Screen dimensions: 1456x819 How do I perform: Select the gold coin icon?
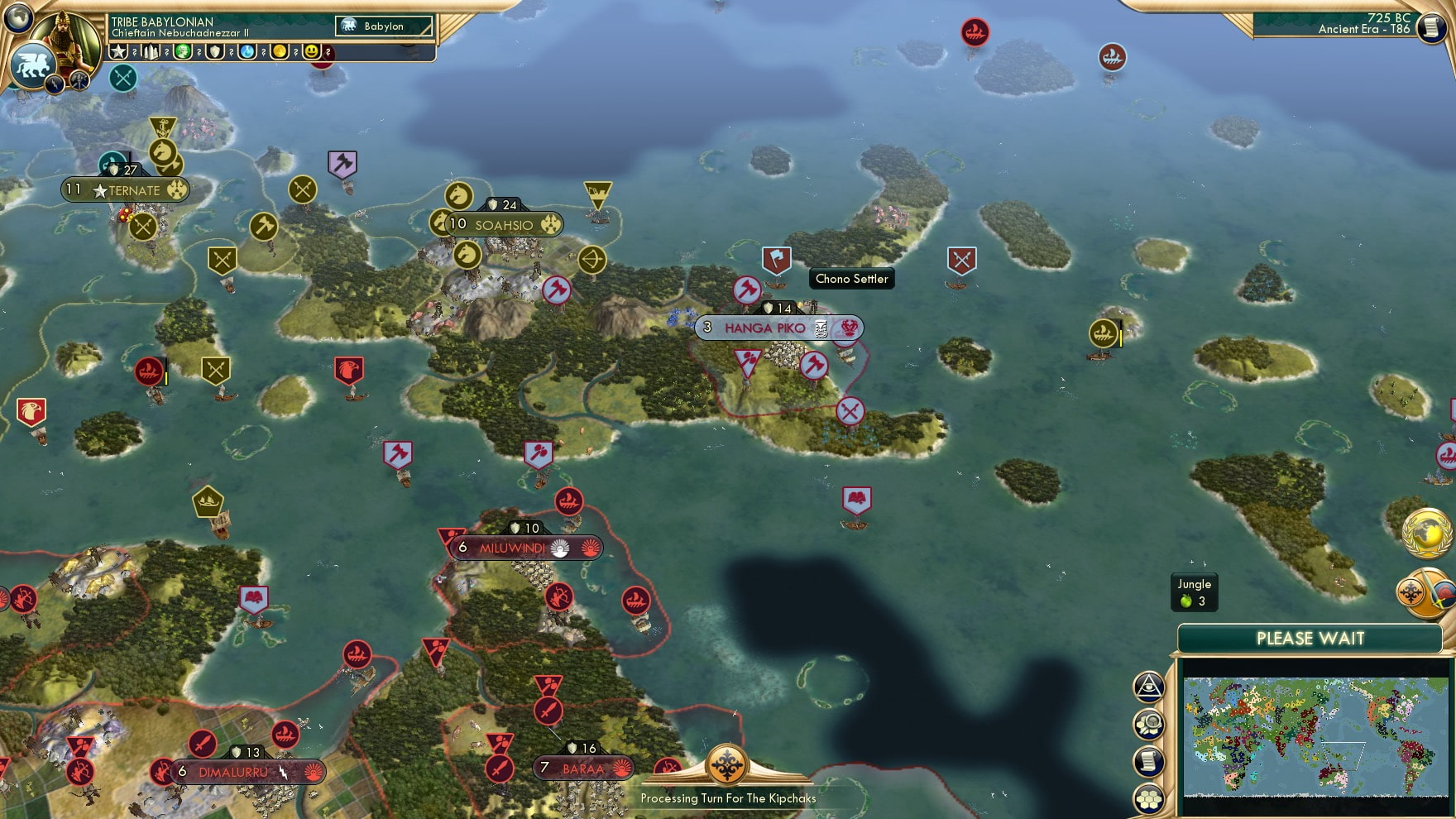(280, 52)
